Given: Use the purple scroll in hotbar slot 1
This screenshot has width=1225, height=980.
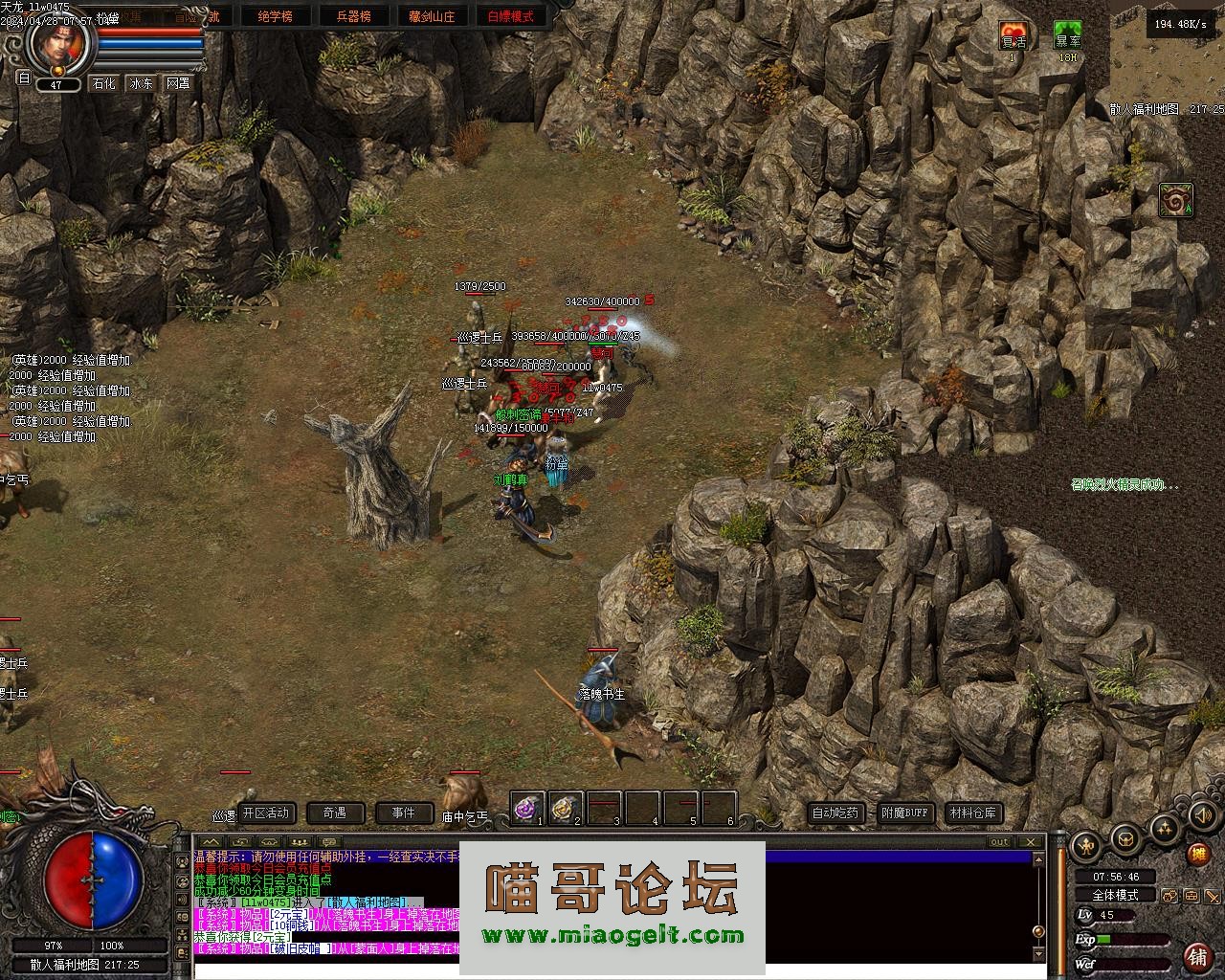Looking at the screenshot, I should pyautogui.click(x=526, y=809).
